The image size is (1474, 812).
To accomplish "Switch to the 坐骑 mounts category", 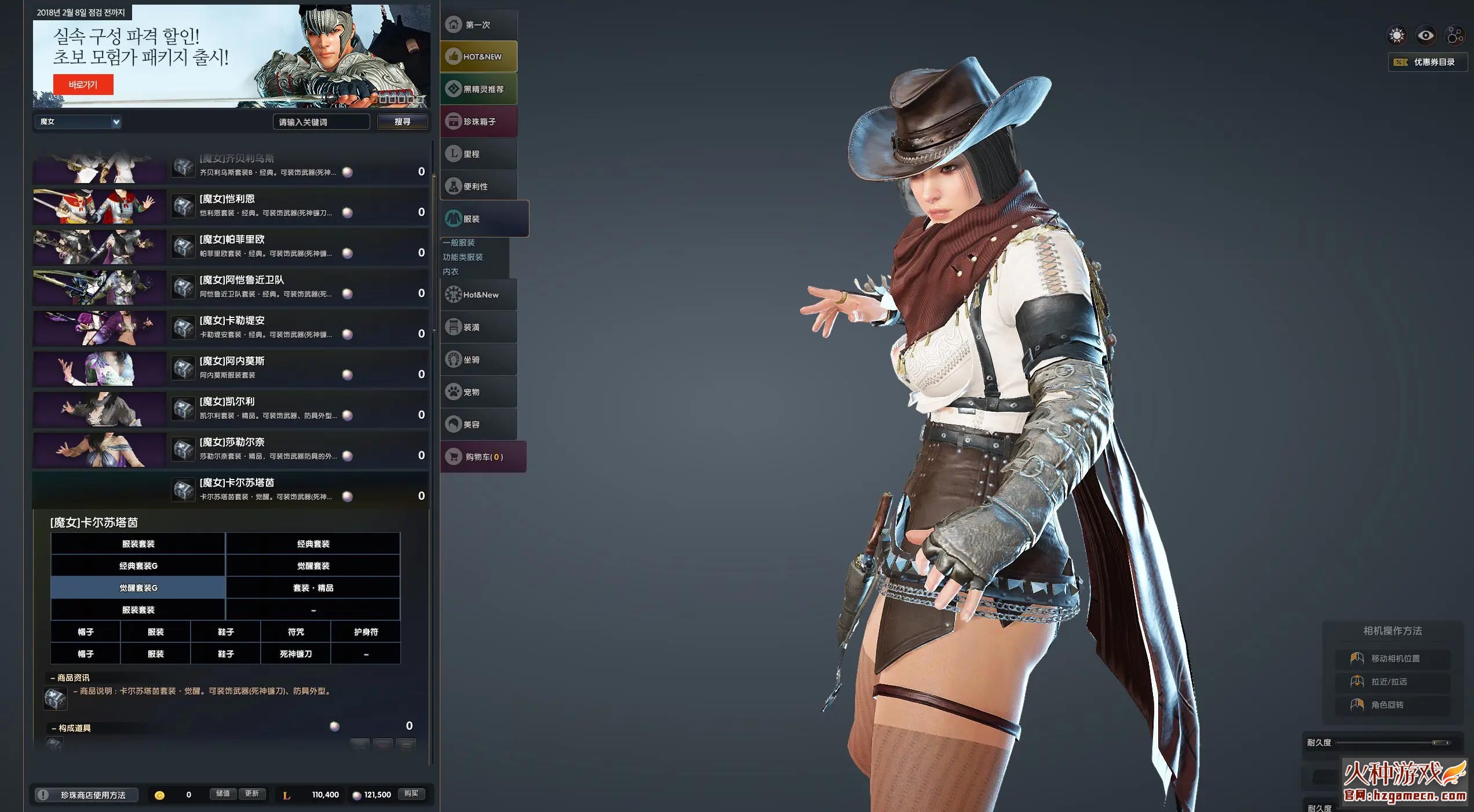I will point(479,360).
